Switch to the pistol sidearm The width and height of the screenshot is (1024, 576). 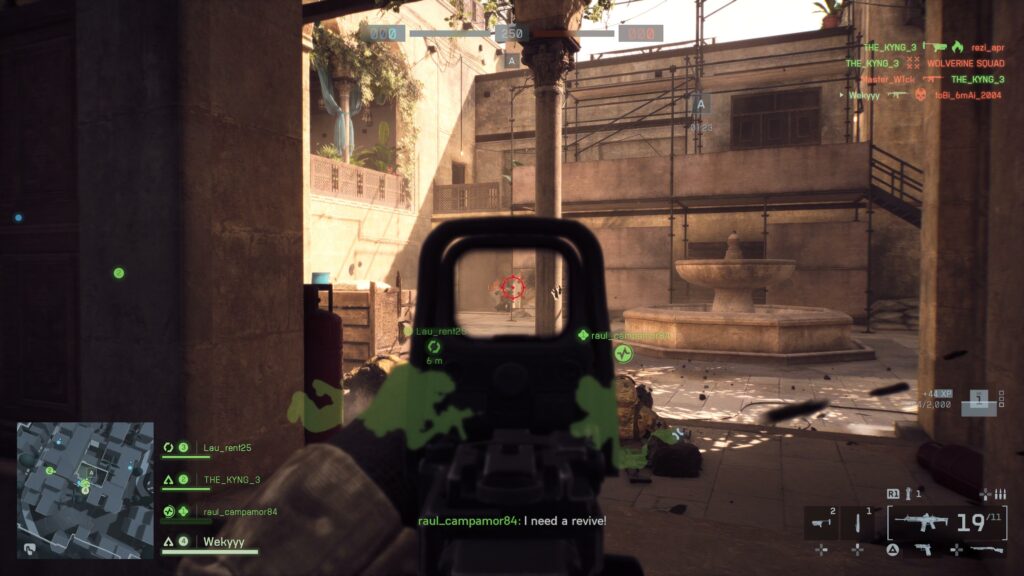click(x=921, y=549)
